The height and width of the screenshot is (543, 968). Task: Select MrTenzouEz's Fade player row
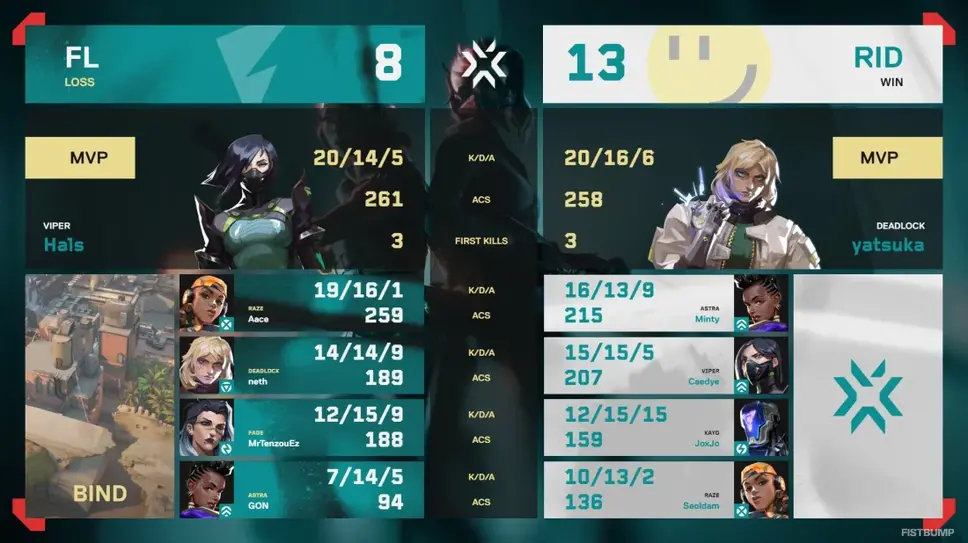pos(302,428)
